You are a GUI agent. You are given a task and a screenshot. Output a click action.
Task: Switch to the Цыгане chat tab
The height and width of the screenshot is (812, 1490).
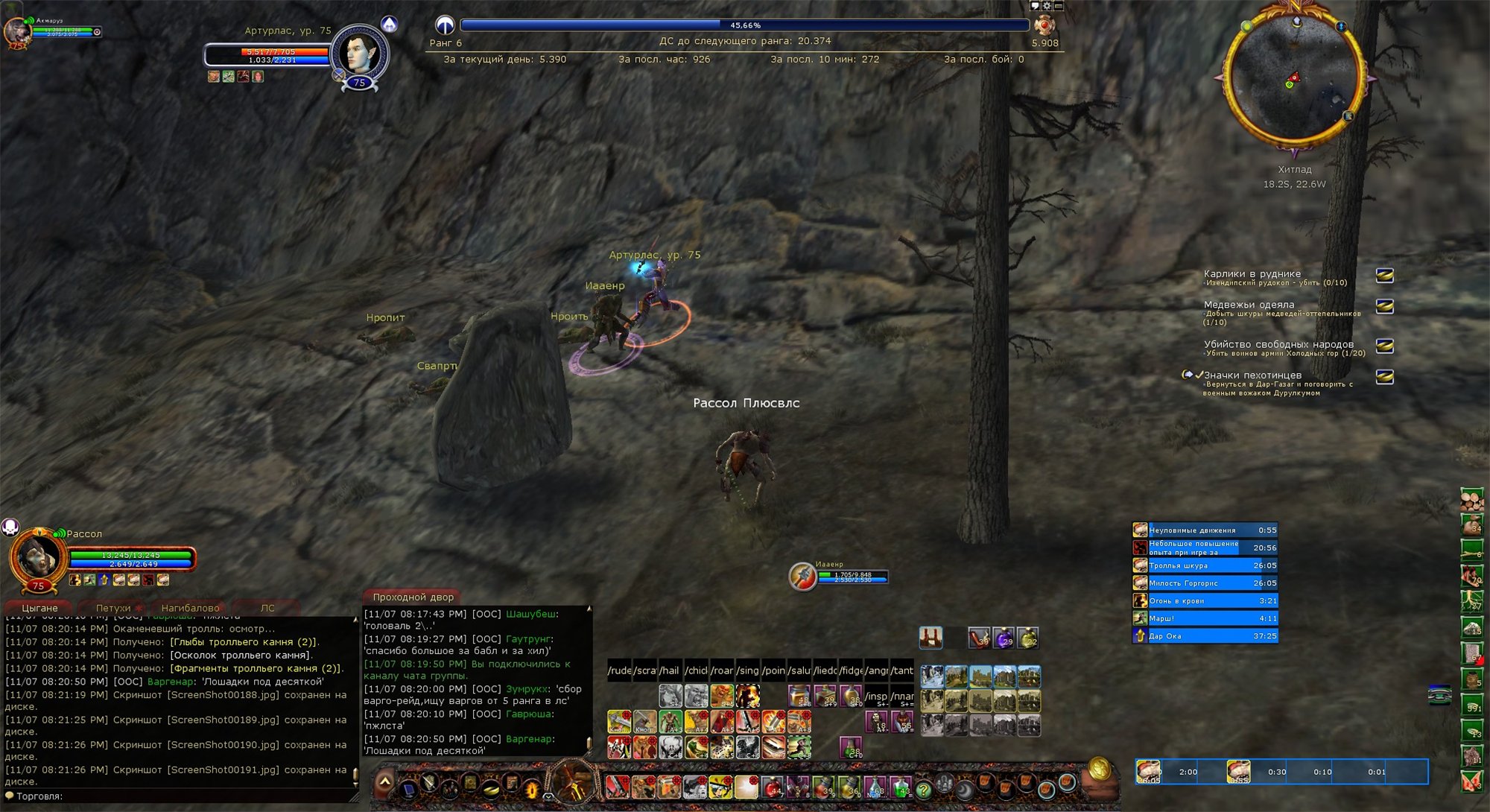(x=39, y=608)
